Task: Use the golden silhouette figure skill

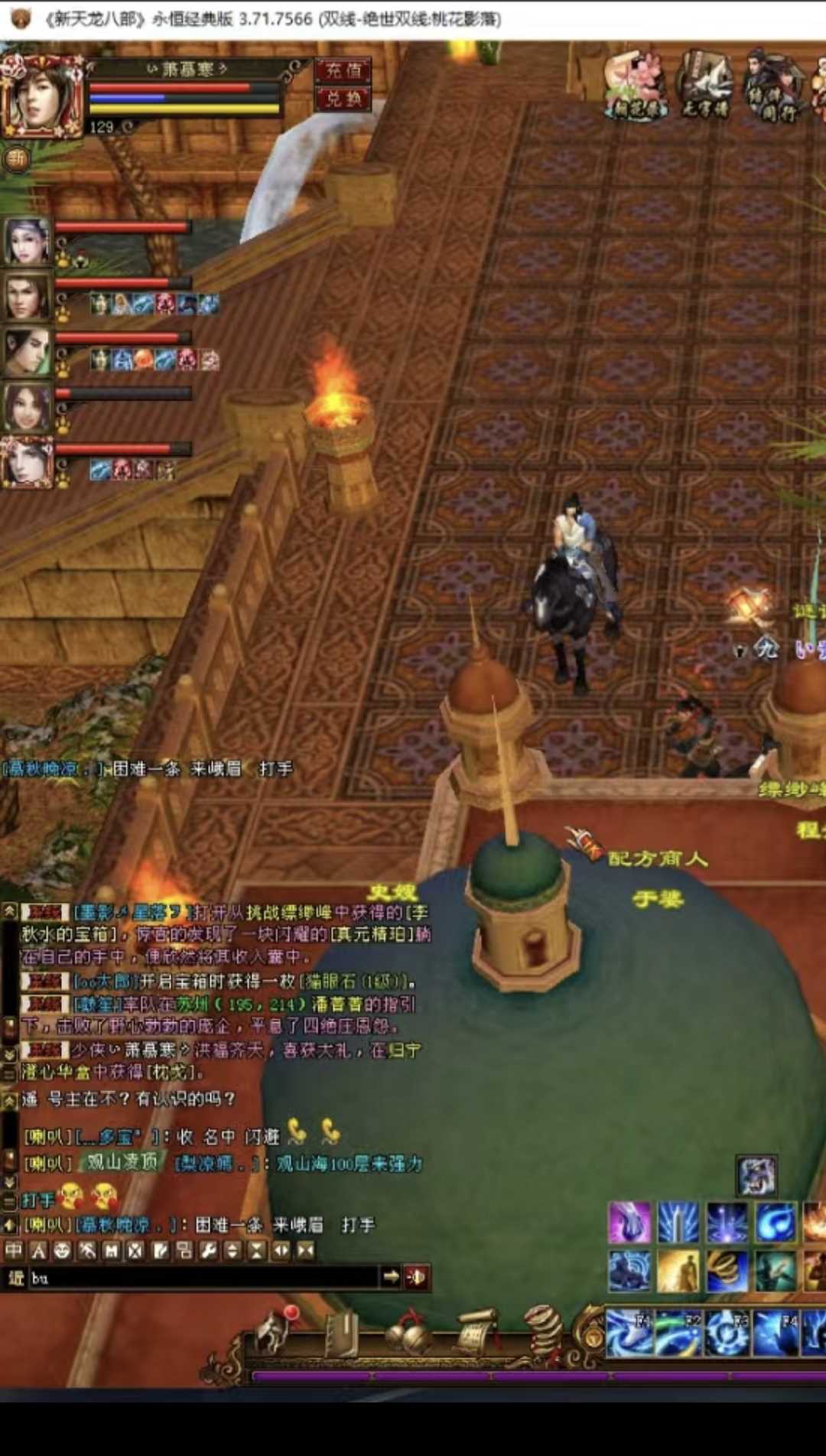Action: pyautogui.click(x=678, y=1271)
